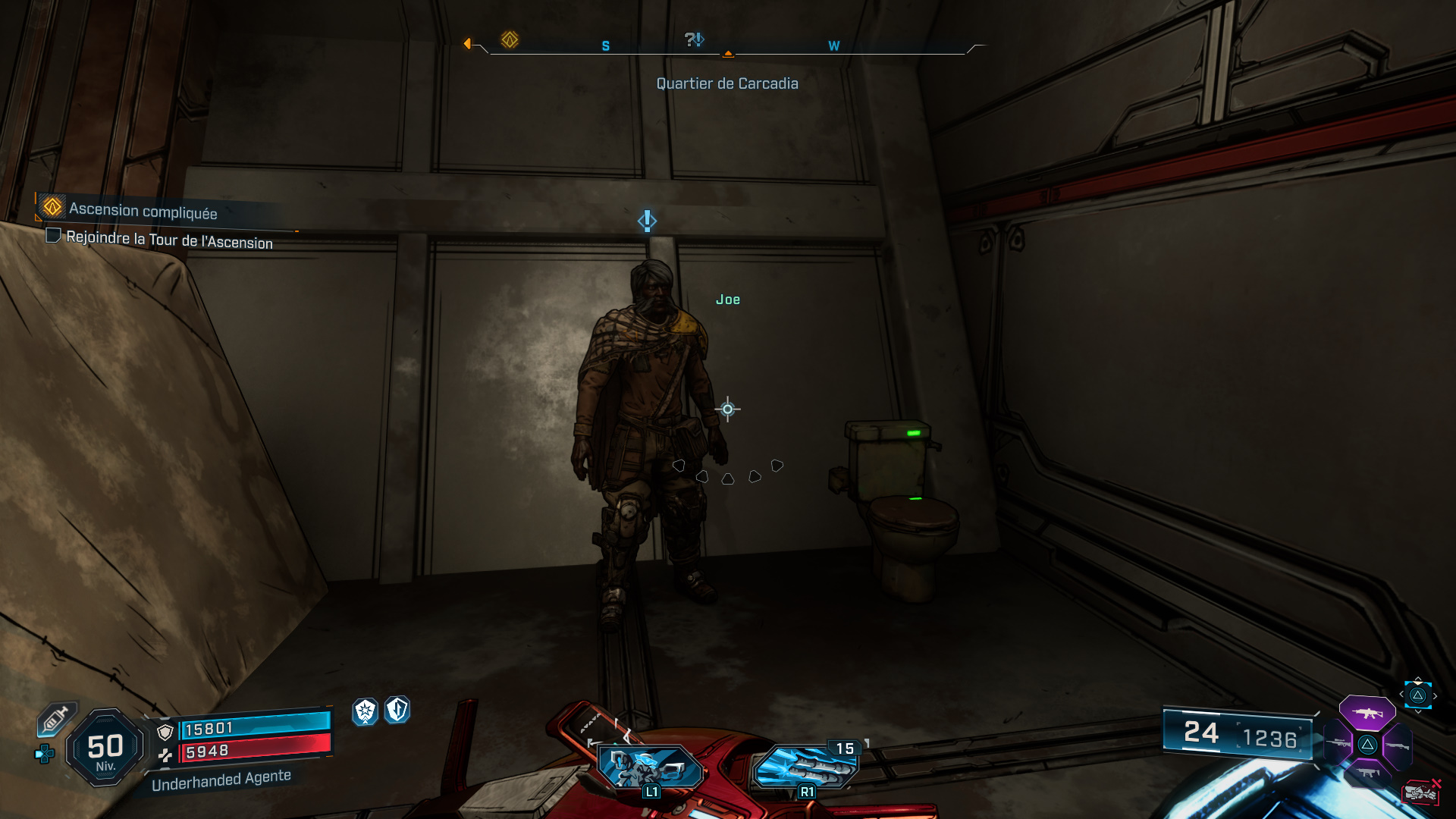Expand the right chevron beside the secondary weapon slot
This screenshot has width=1456, height=819.
(1436, 695)
